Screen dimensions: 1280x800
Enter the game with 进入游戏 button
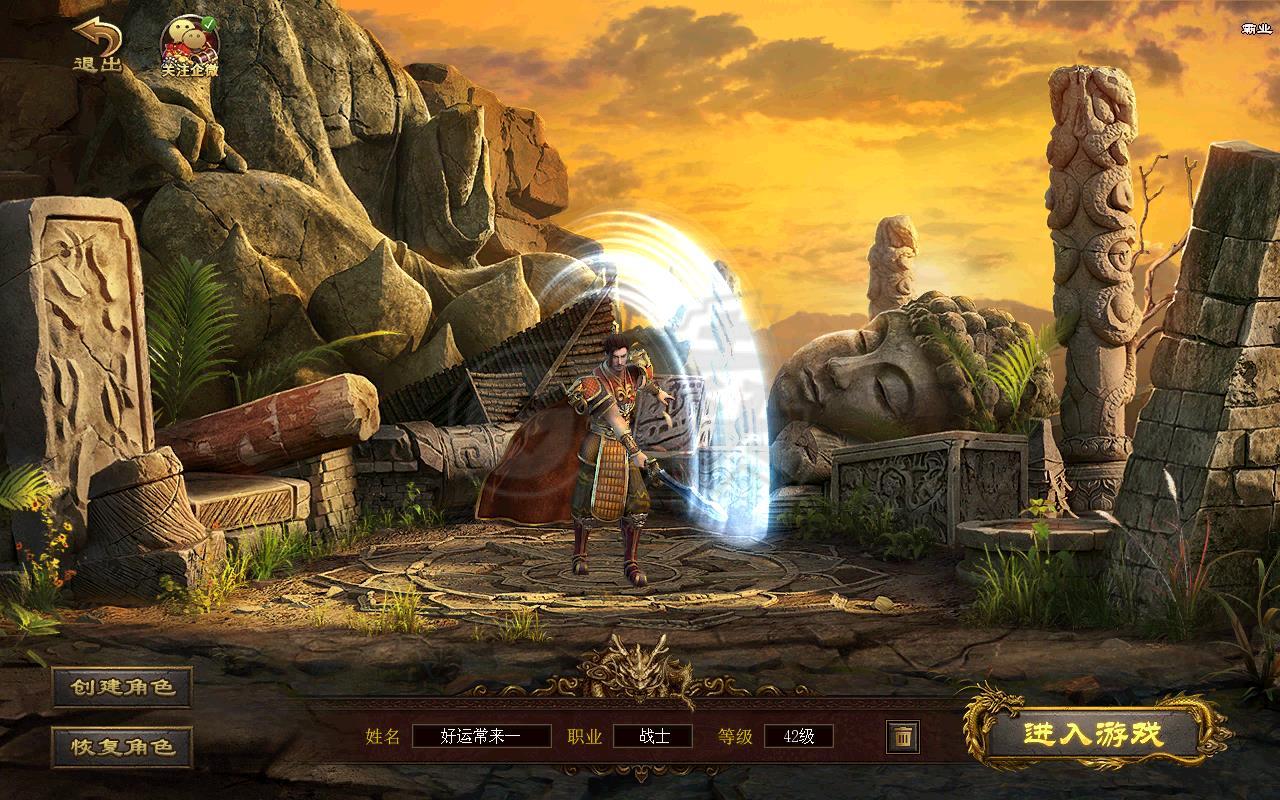click(1093, 735)
